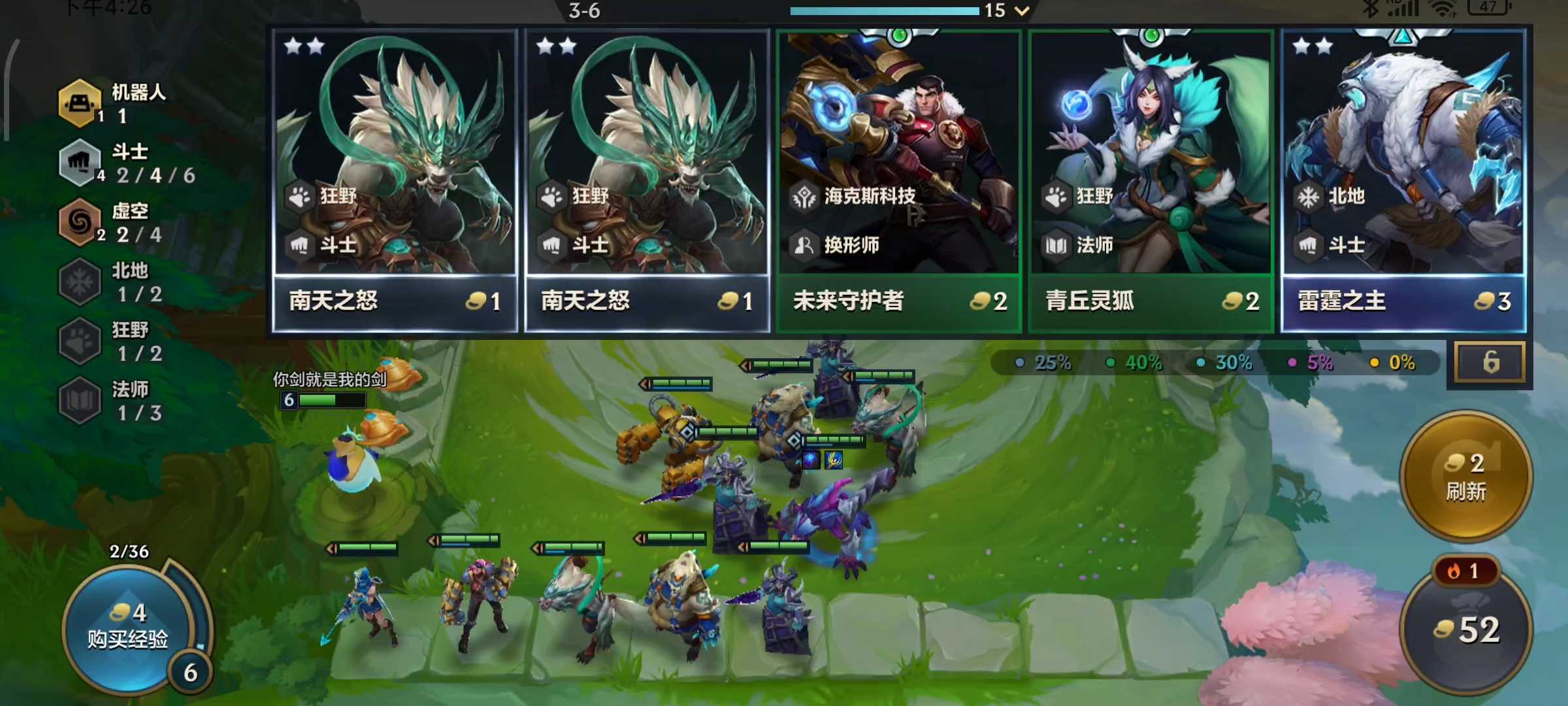Image resolution: width=1568 pixels, height=706 pixels.
Task: Toggle the shop lock icon
Action: tap(1490, 361)
